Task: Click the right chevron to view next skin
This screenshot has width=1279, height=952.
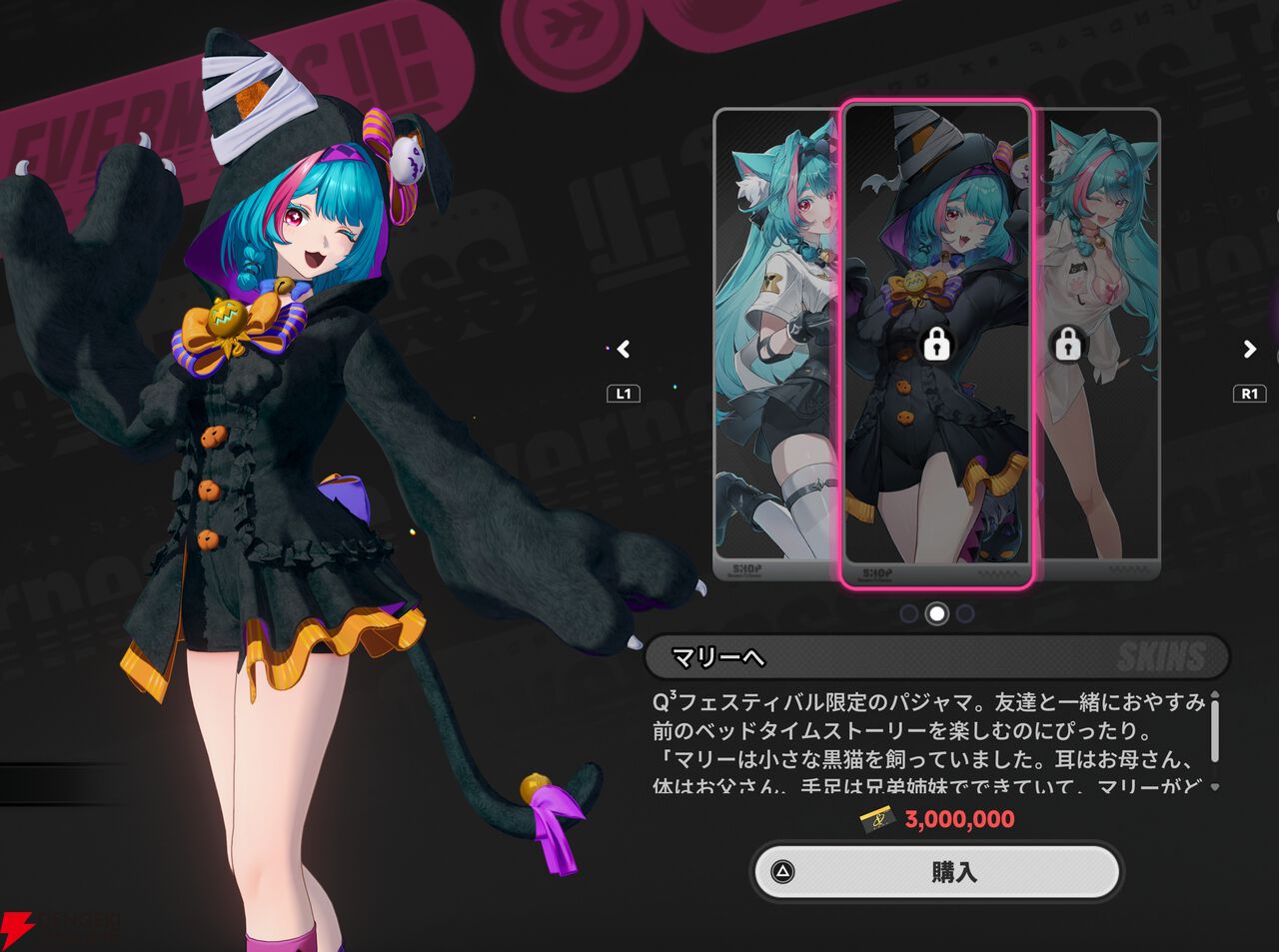Action: tap(1248, 350)
